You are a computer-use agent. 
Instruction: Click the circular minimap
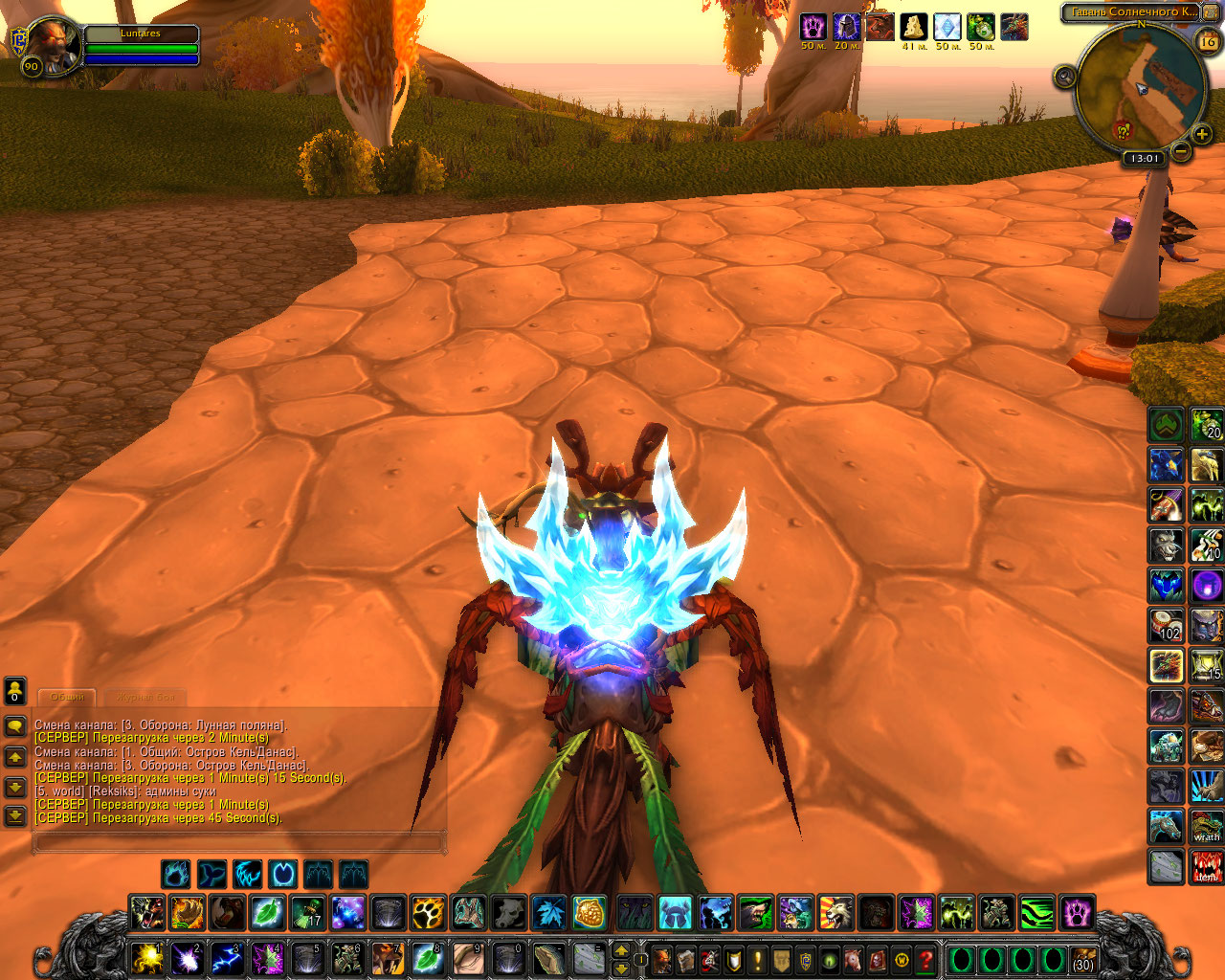click(1139, 91)
